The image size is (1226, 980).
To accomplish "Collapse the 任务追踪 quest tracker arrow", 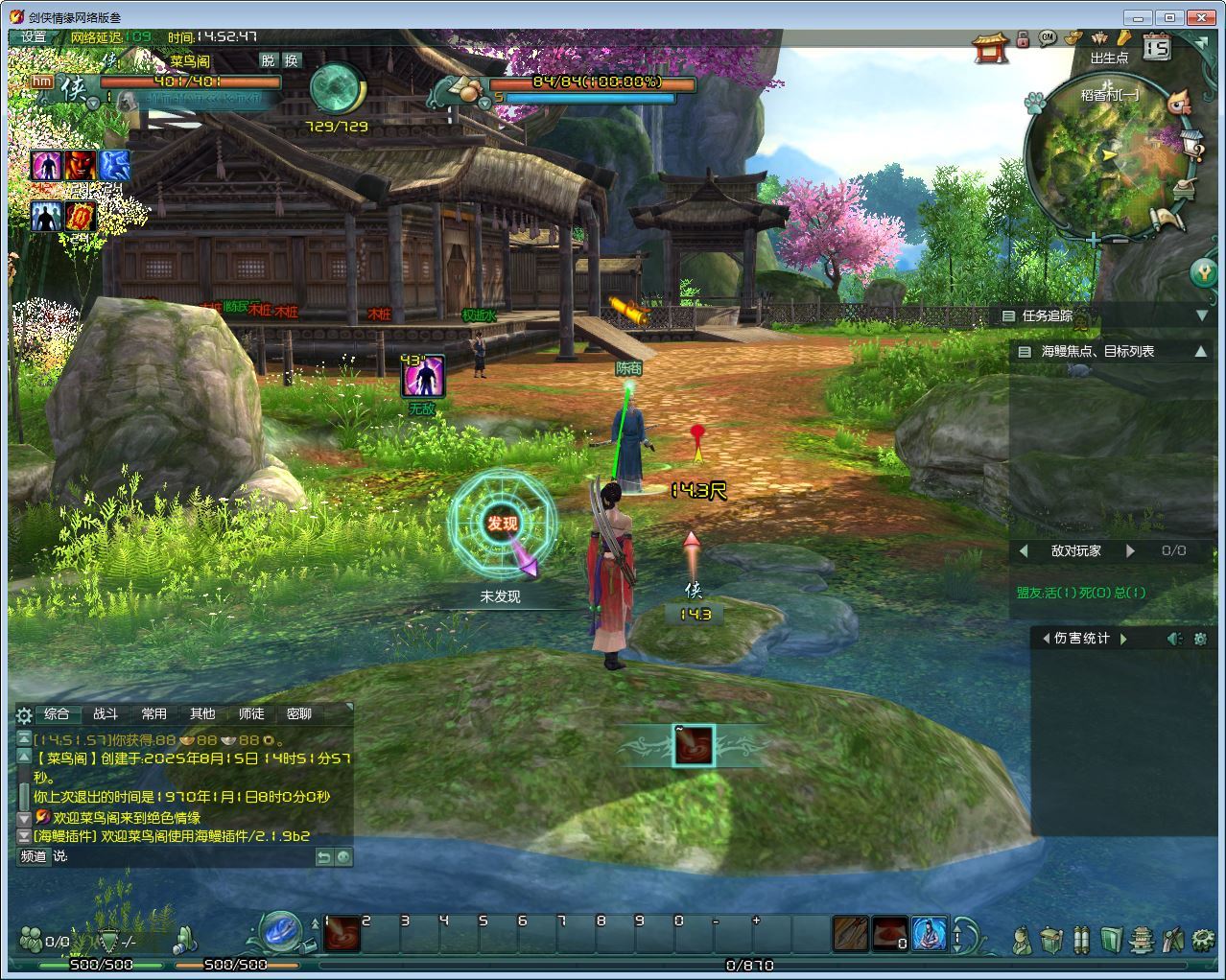I will pos(1201,315).
